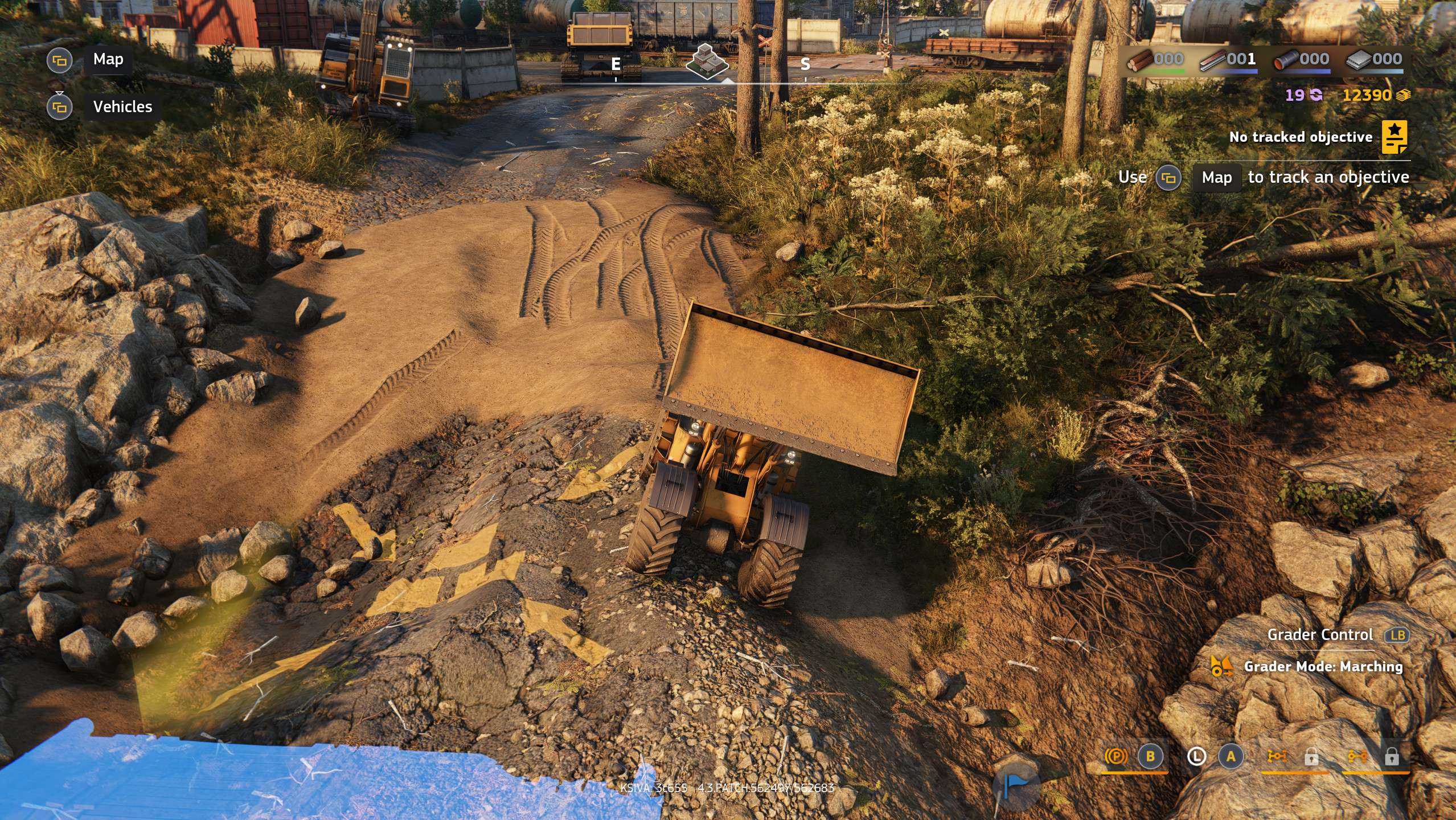This screenshot has width=1456, height=820.
Task: Toggle parking brake with the B button prompt
Action: click(x=1150, y=756)
